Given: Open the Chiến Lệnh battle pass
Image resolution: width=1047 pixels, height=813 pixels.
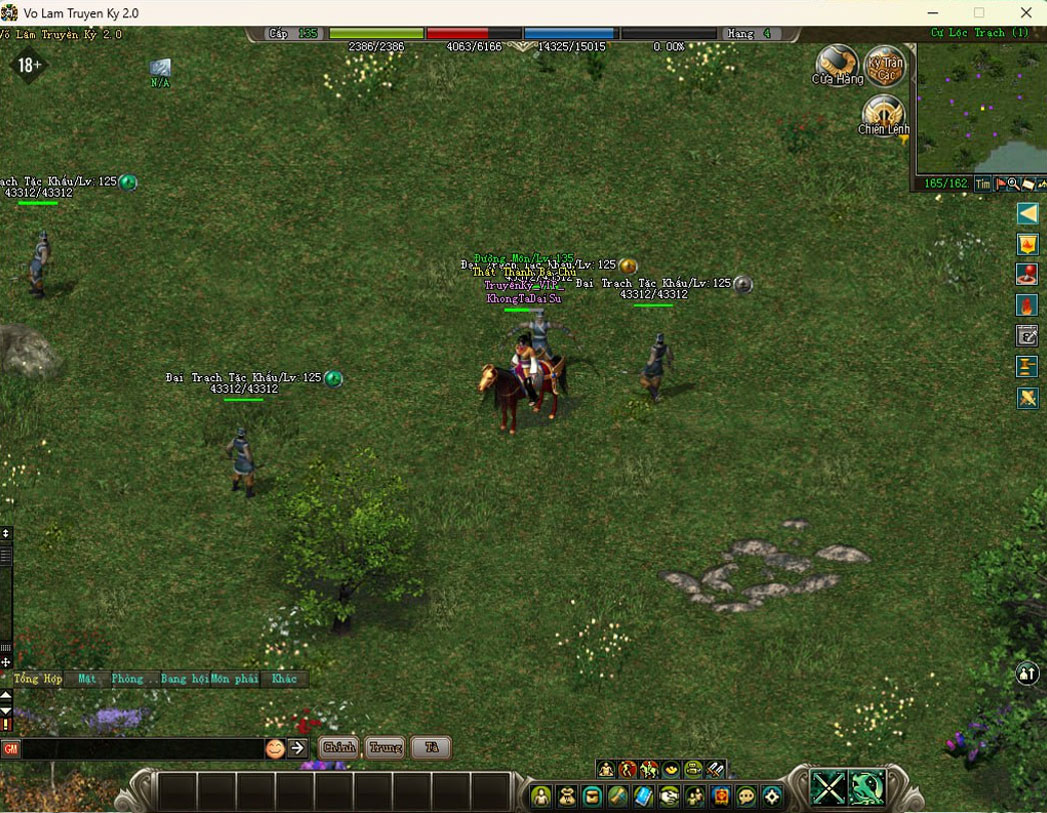Looking at the screenshot, I should (x=883, y=114).
